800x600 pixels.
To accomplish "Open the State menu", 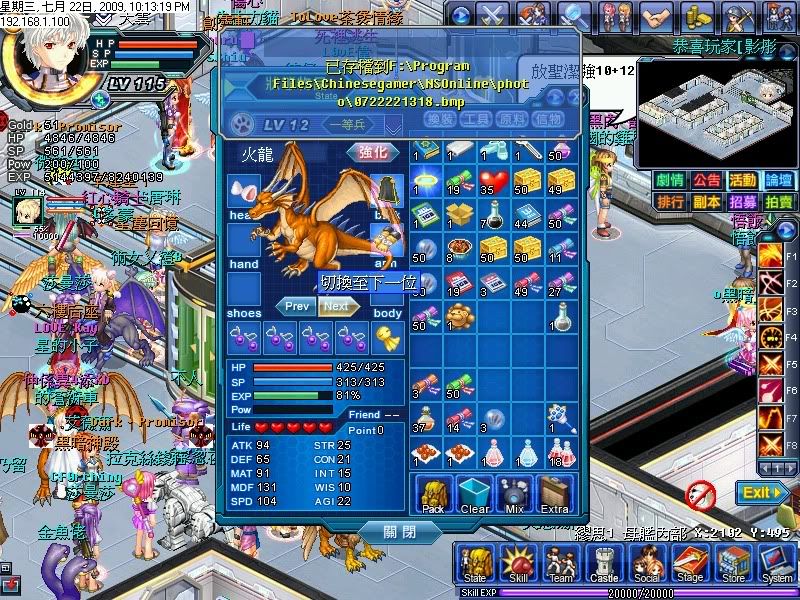I will click(474, 565).
